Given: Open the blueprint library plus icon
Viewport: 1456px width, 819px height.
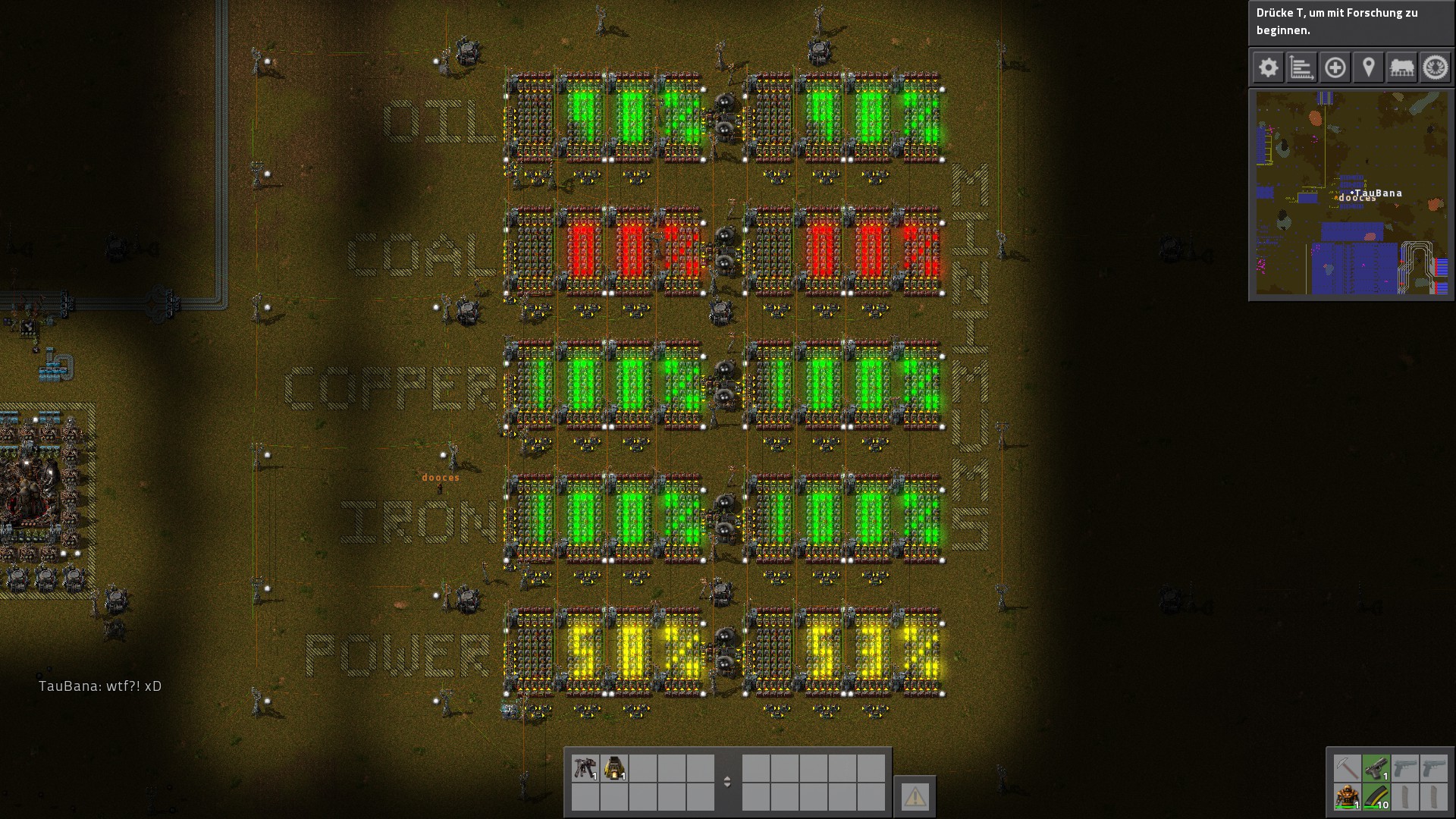Looking at the screenshot, I should click(1335, 67).
